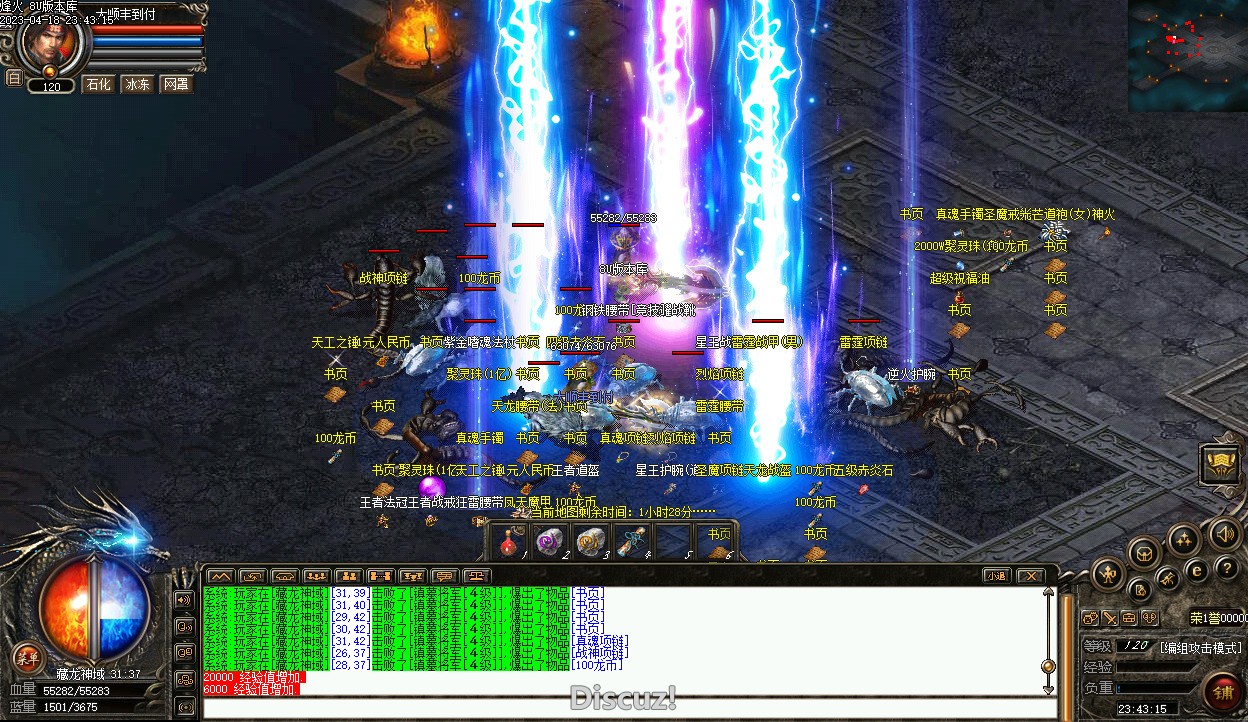Open help with the question mark button
1248x722 pixels.
point(1226,568)
